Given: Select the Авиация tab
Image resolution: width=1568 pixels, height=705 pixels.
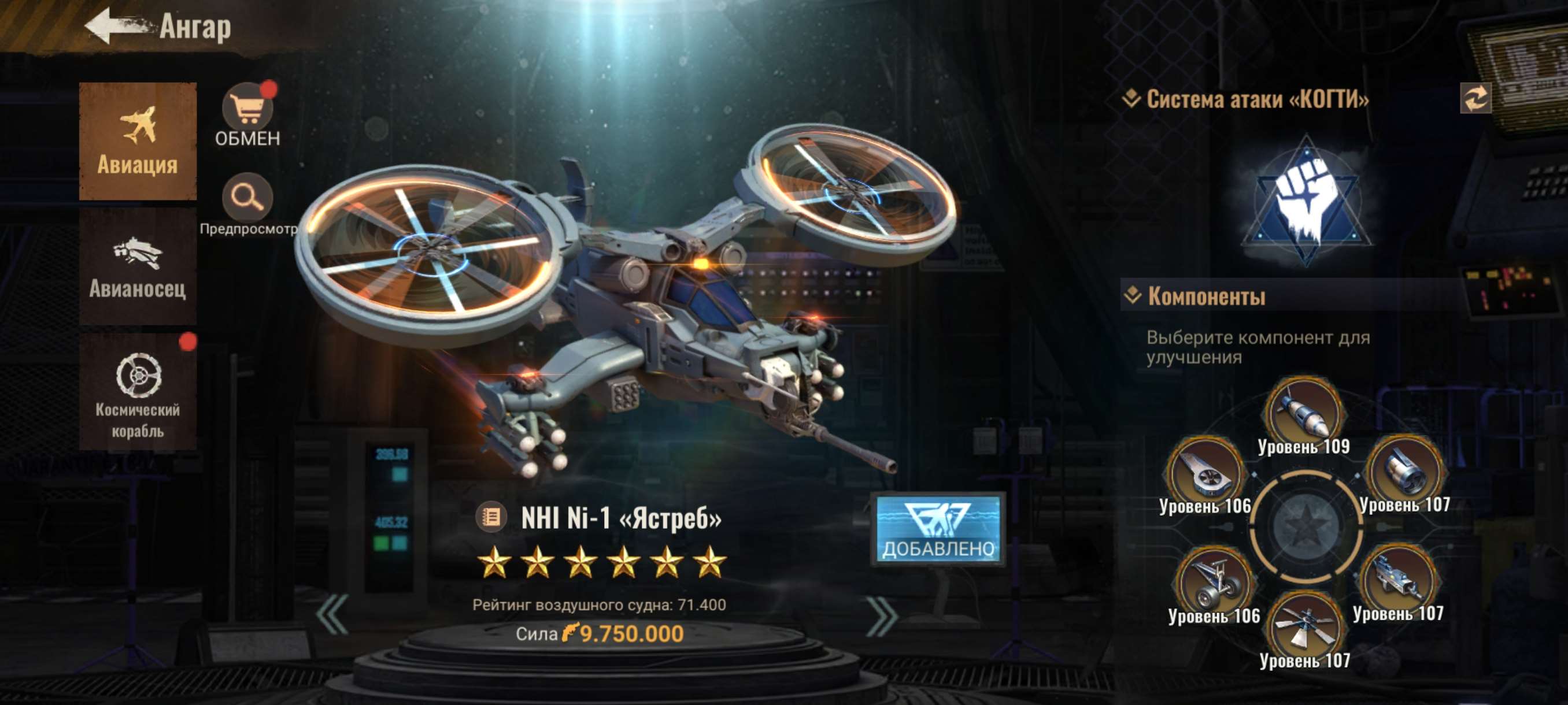Looking at the screenshot, I should [138, 141].
